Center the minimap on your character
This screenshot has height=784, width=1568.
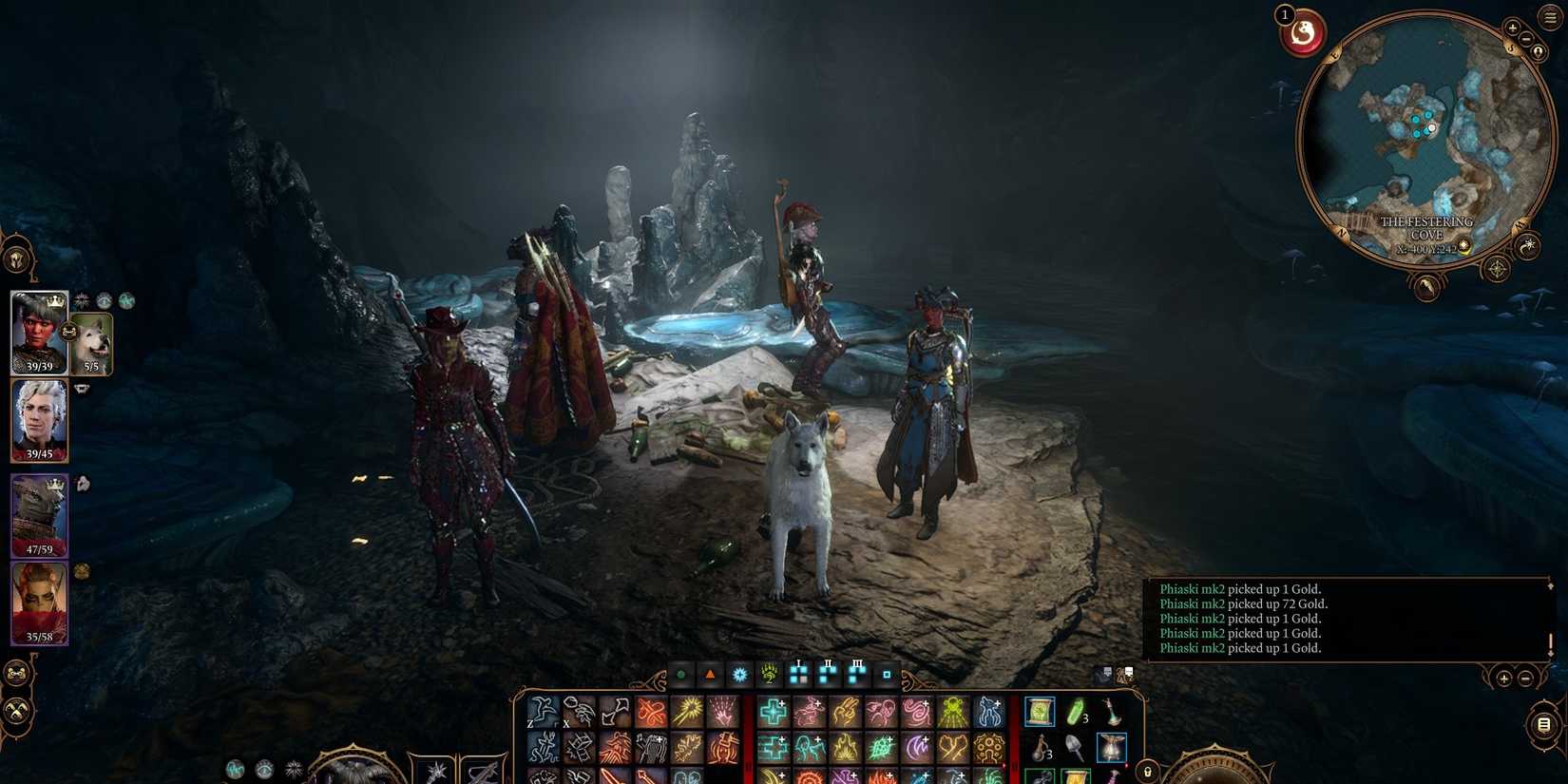pyautogui.click(x=1539, y=50)
